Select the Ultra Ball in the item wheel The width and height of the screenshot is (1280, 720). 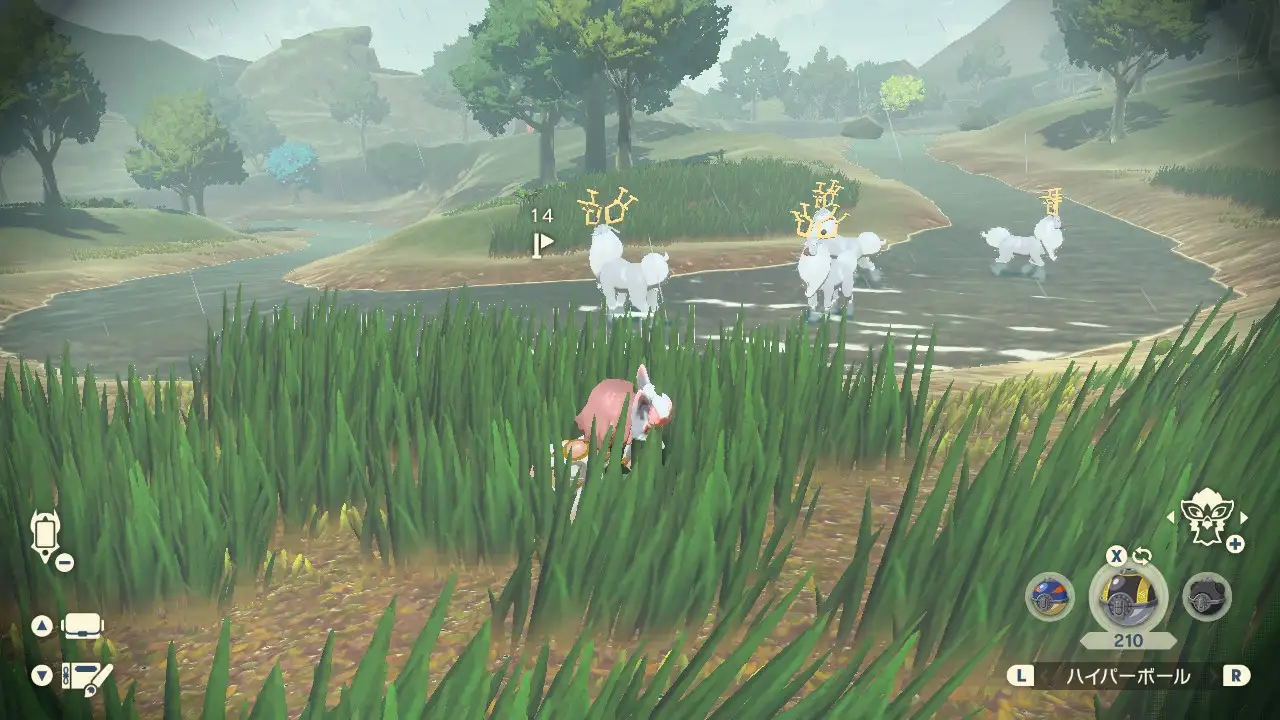pyautogui.click(x=1128, y=597)
